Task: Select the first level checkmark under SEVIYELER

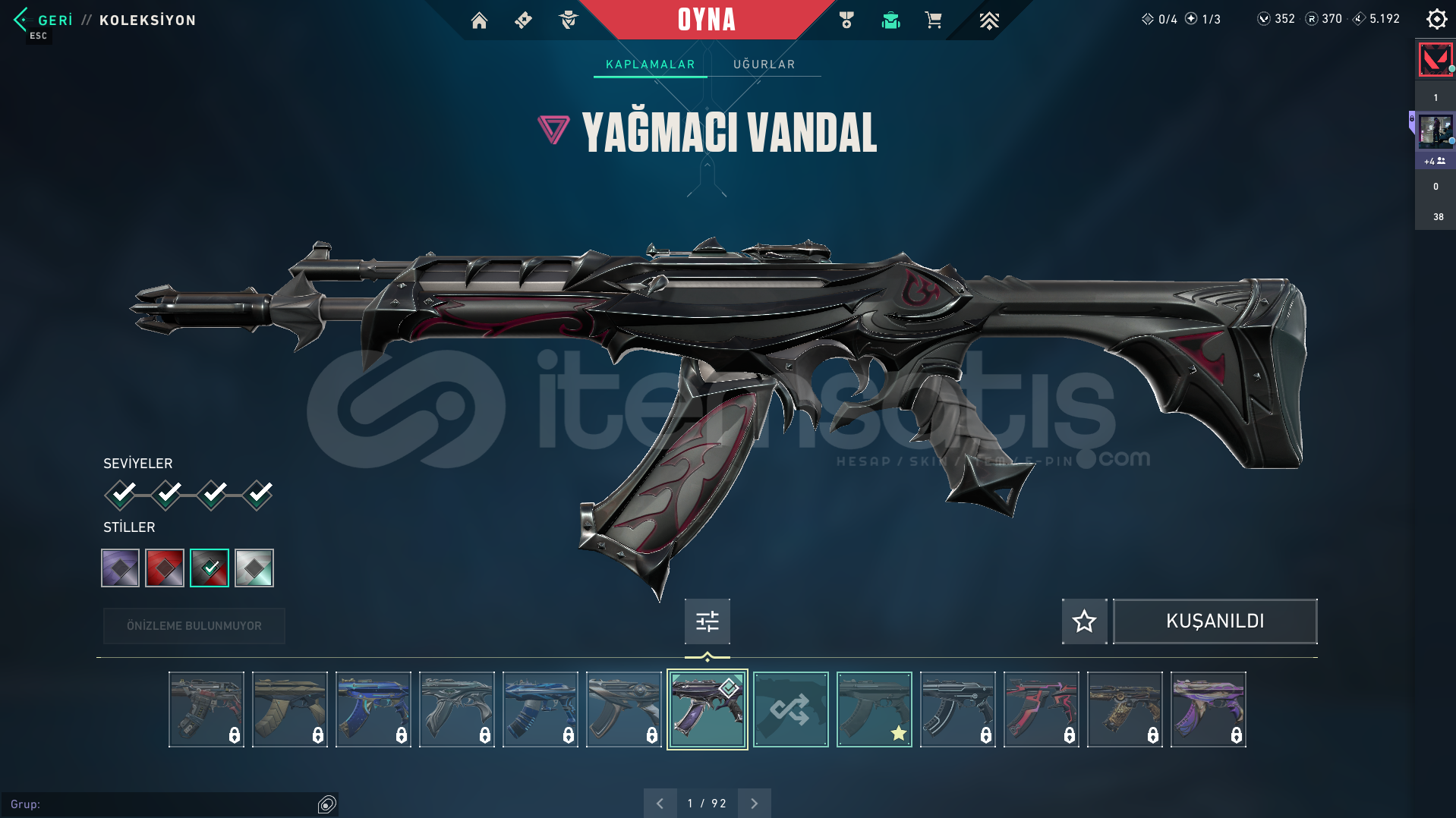Action: [121, 494]
